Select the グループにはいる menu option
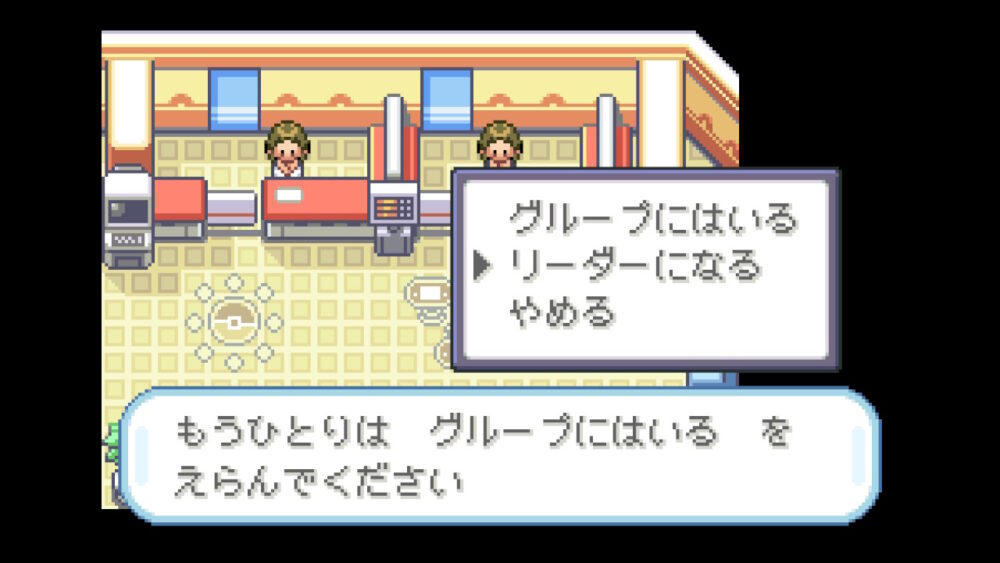 pyautogui.click(x=653, y=217)
